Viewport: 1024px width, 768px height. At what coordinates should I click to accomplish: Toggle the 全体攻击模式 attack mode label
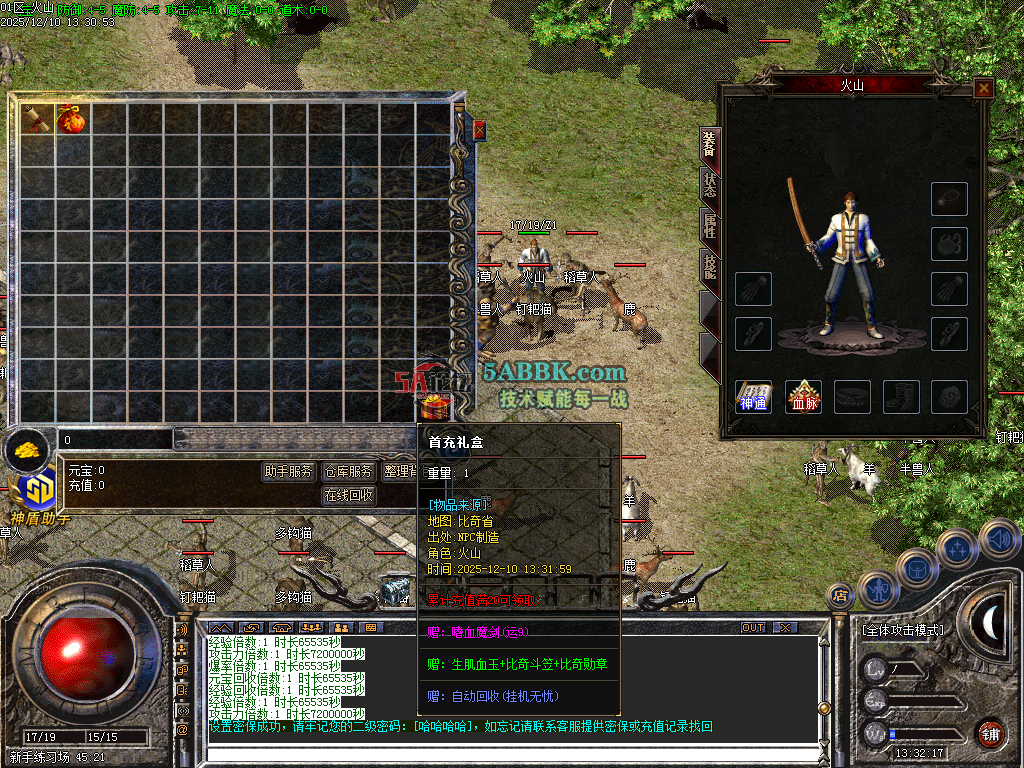[x=902, y=630]
